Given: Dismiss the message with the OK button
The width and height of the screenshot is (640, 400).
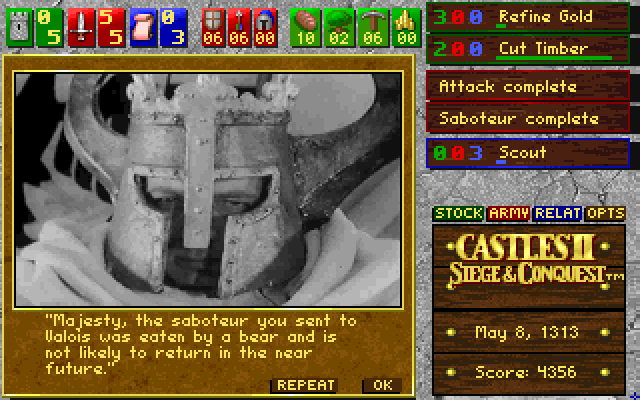Looking at the screenshot, I should pyautogui.click(x=381, y=385).
